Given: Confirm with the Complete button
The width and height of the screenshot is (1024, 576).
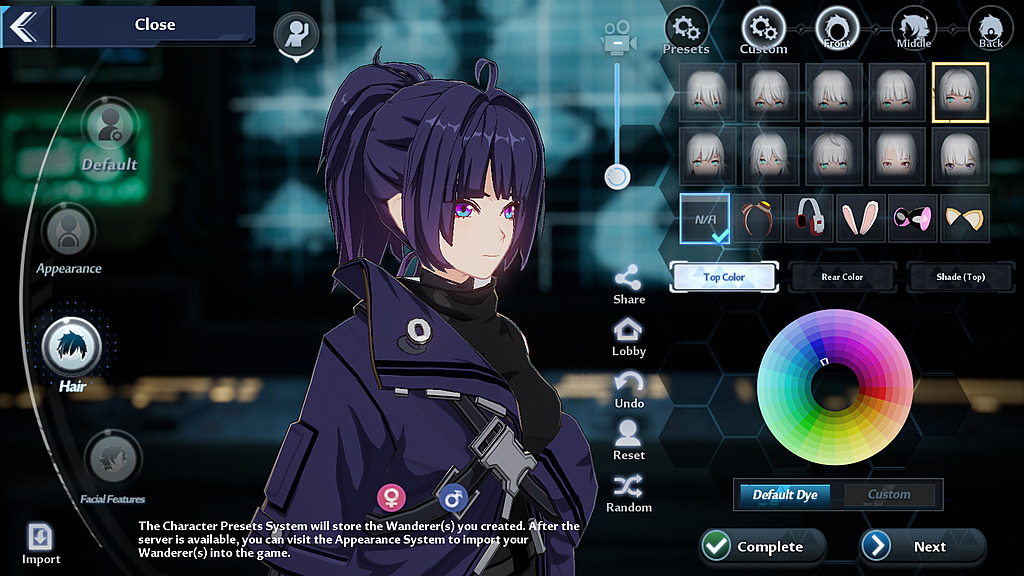Looking at the screenshot, I should tap(763, 546).
